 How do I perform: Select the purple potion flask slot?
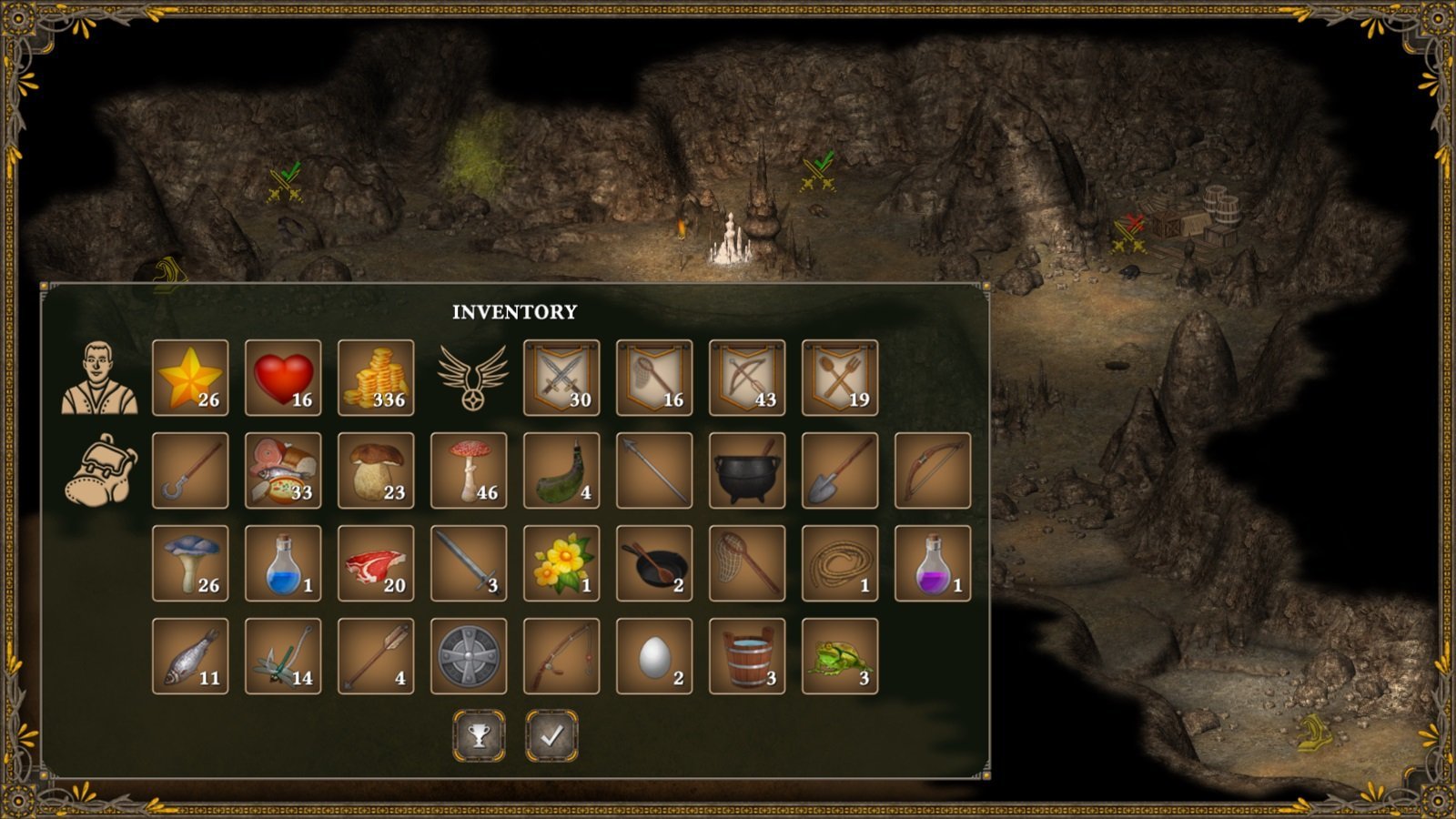(933, 563)
